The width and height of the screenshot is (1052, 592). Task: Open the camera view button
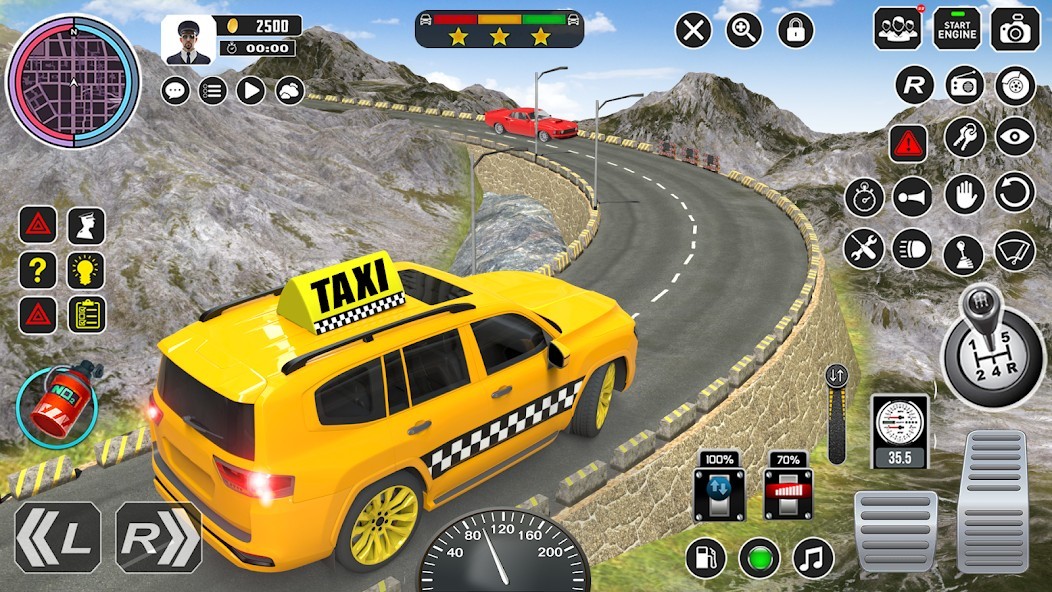click(1015, 29)
